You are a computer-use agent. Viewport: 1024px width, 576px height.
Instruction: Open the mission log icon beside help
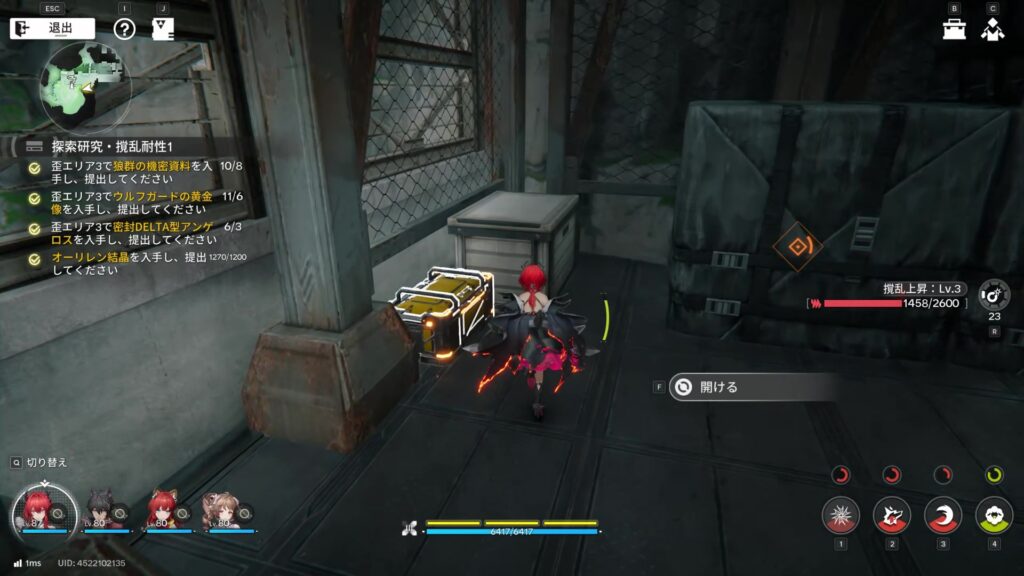(161, 28)
